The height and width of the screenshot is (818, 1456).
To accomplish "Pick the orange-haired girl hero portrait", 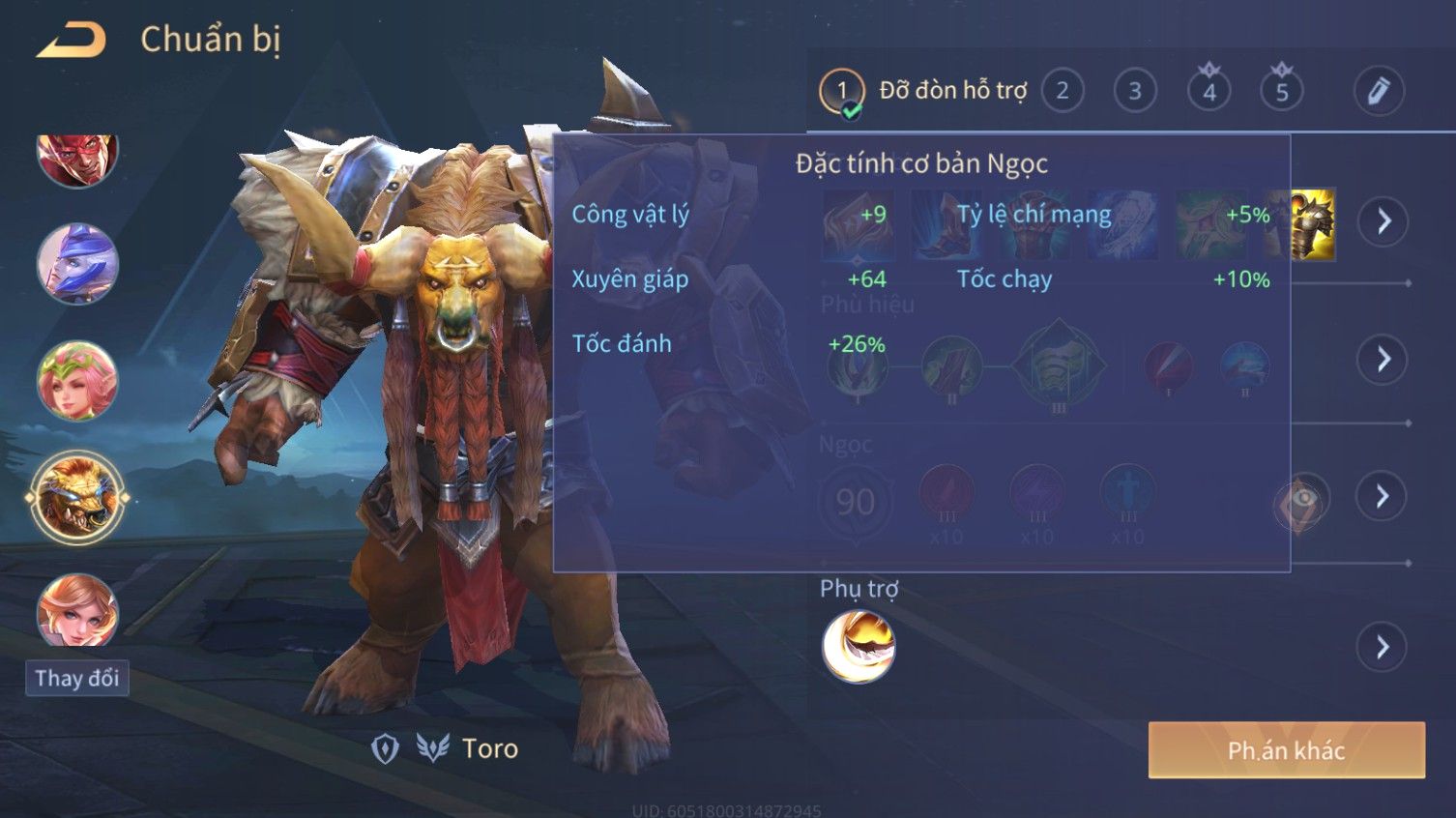I will (77, 611).
